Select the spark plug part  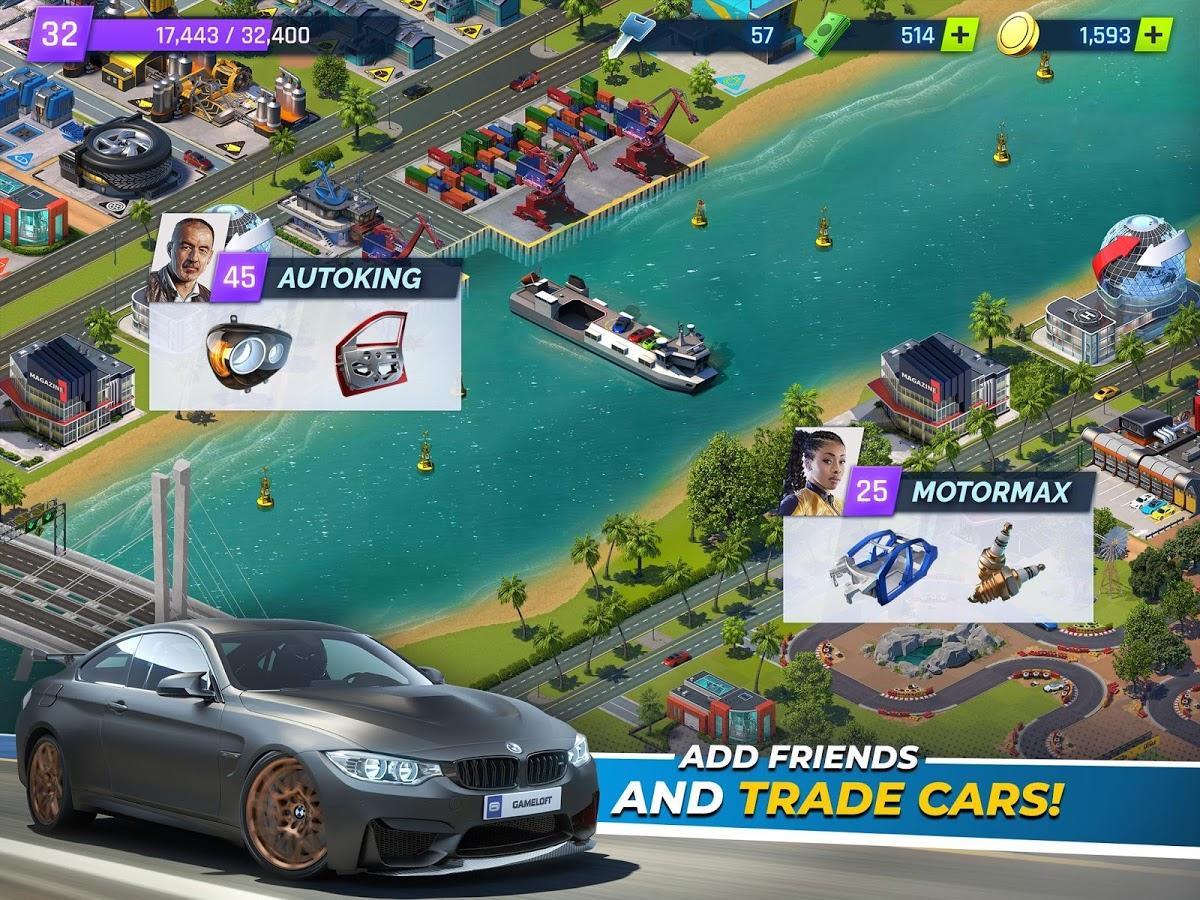(1005, 570)
